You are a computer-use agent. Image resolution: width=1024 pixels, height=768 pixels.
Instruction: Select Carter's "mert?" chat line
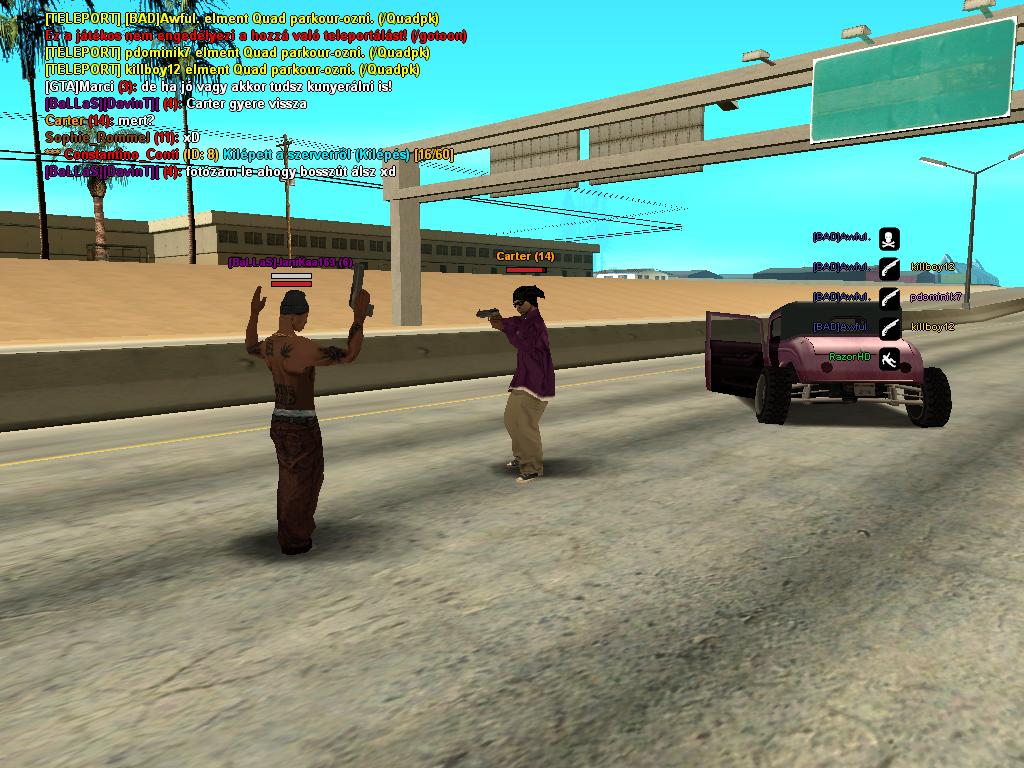pyautogui.click(x=100, y=120)
